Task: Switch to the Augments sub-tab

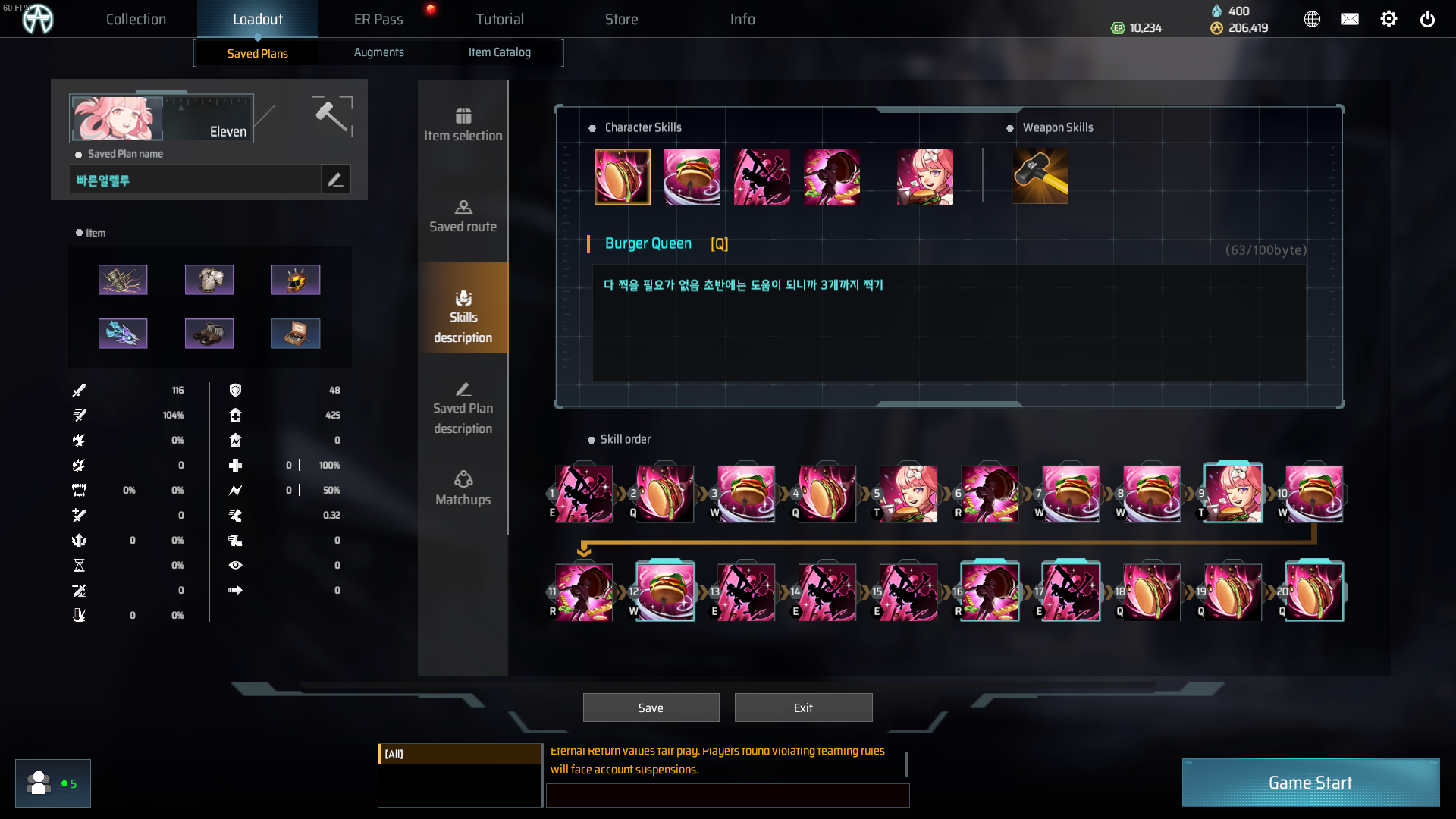Action: click(x=378, y=52)
